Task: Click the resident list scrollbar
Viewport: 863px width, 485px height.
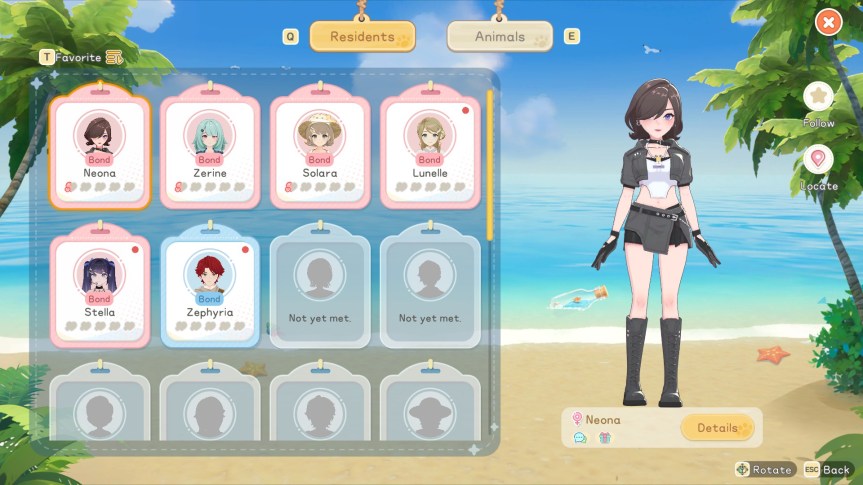Action: pyautogui.click(x=490, y=165)
